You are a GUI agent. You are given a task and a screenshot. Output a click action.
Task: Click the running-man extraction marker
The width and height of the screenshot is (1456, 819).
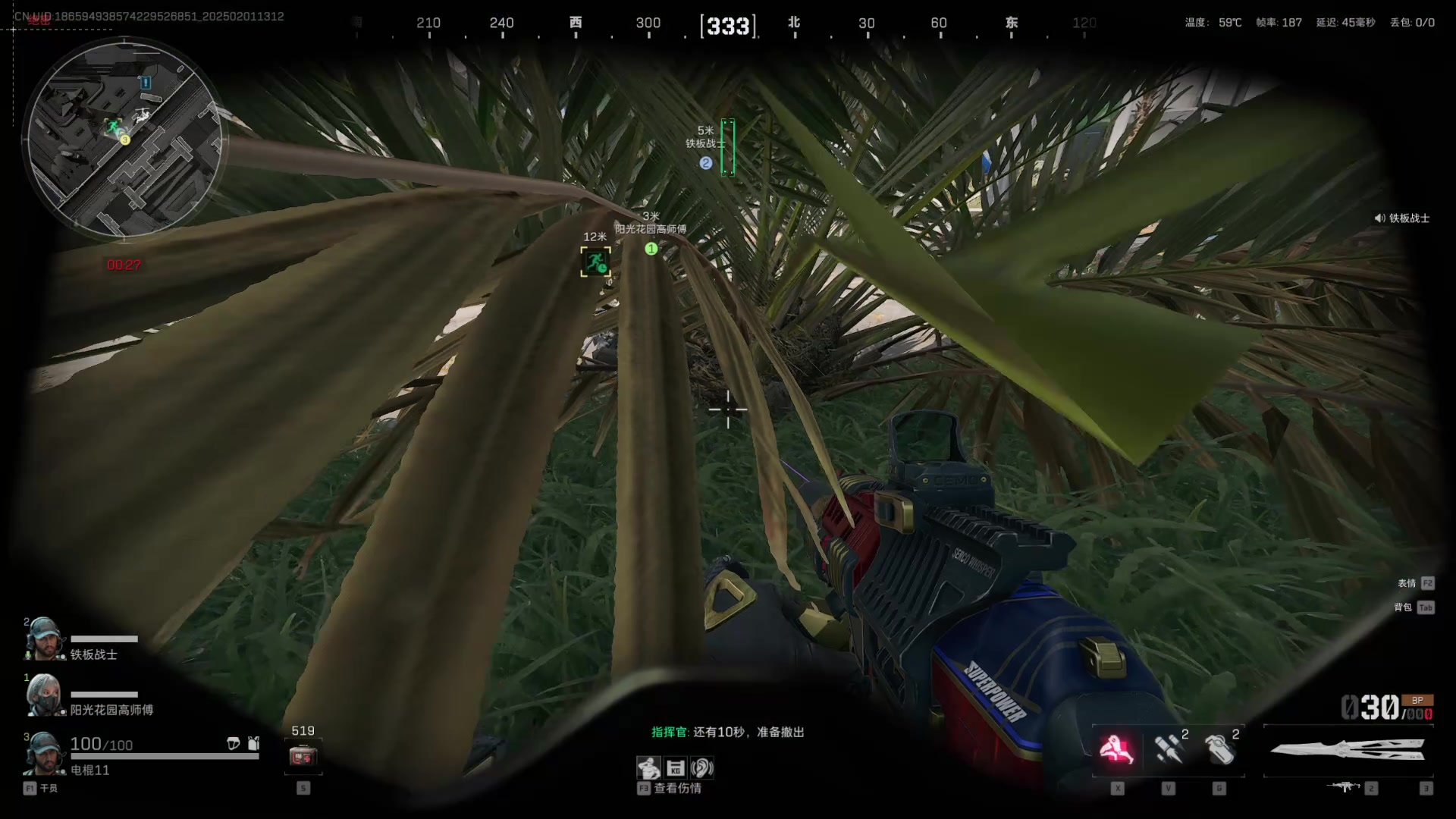(595, 262)
